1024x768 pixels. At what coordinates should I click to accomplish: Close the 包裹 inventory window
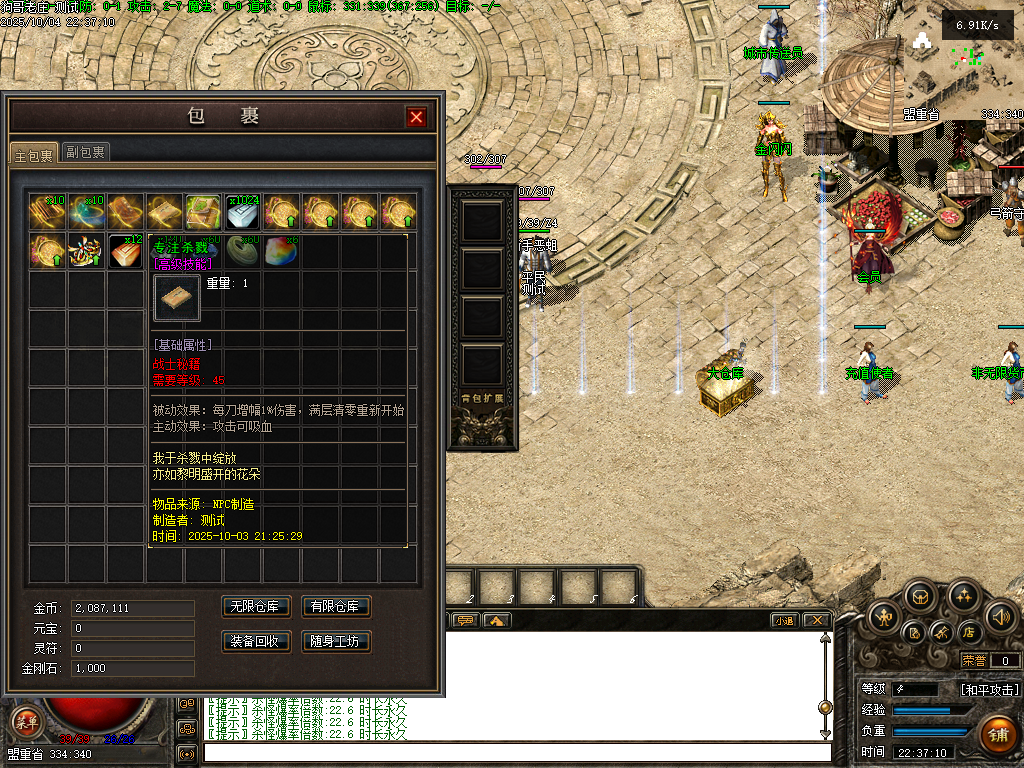[416, 117]
